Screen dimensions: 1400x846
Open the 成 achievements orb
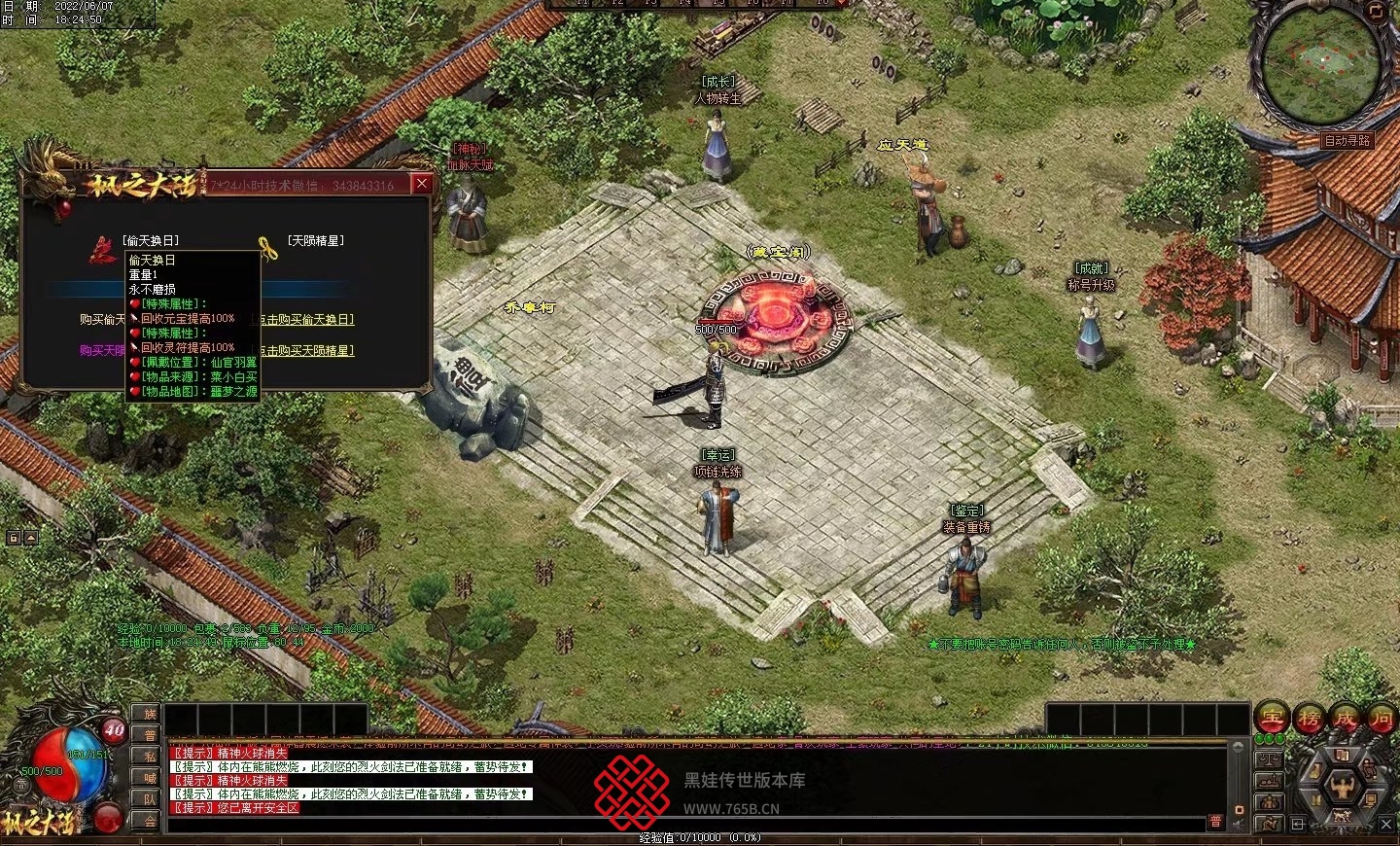(1346, 719)
